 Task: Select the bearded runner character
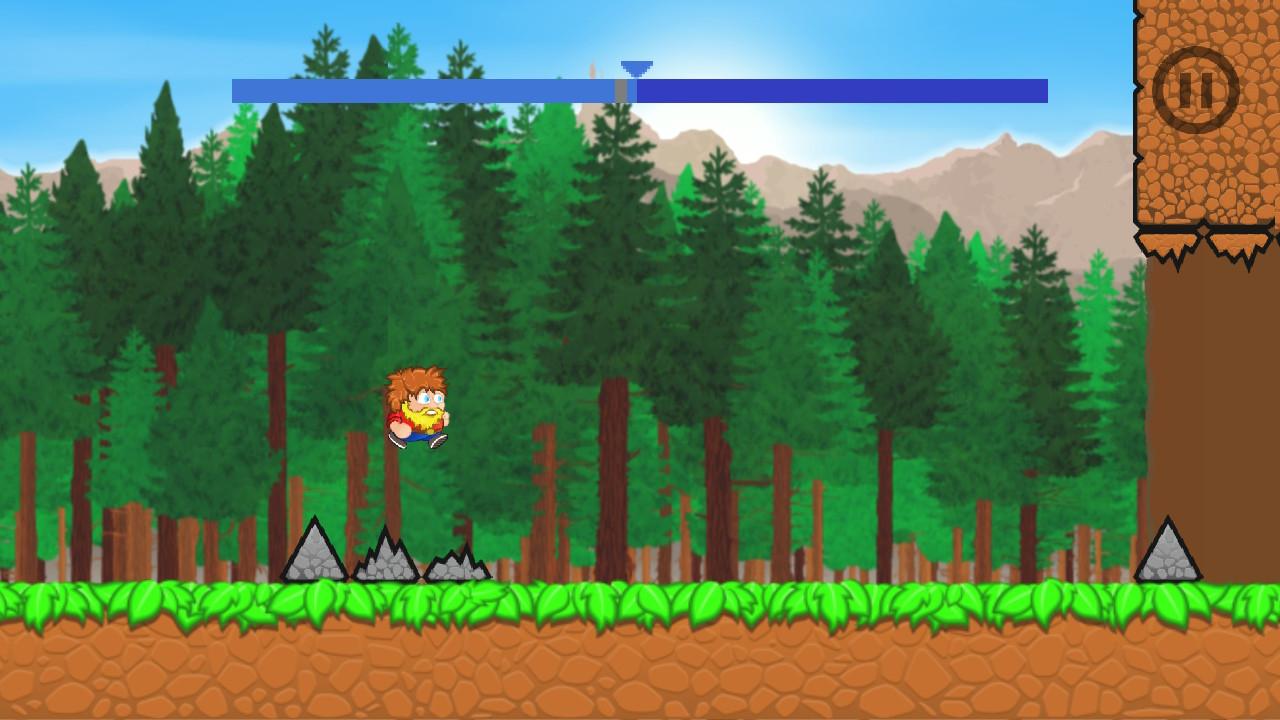click(x=416, y=410)
